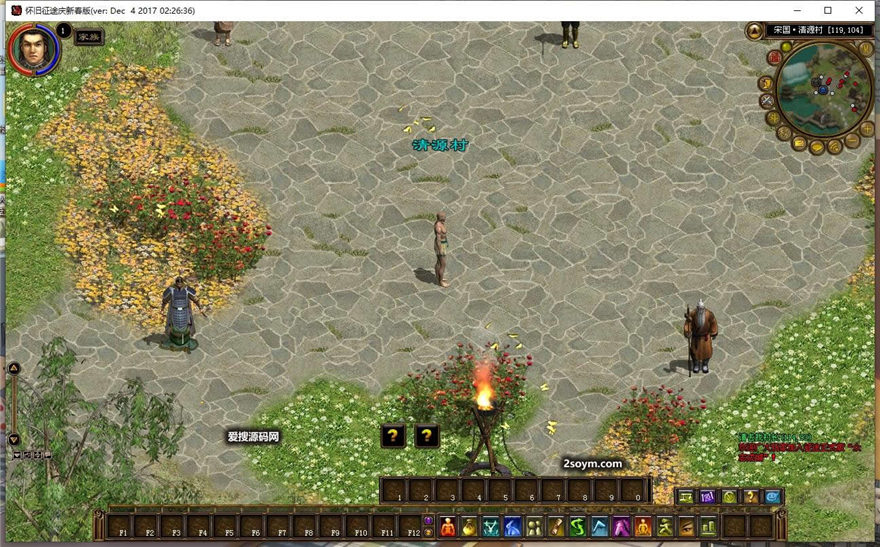The image size is (880, 547).
Task: Maximize the game window
Action: coord(827,10)
